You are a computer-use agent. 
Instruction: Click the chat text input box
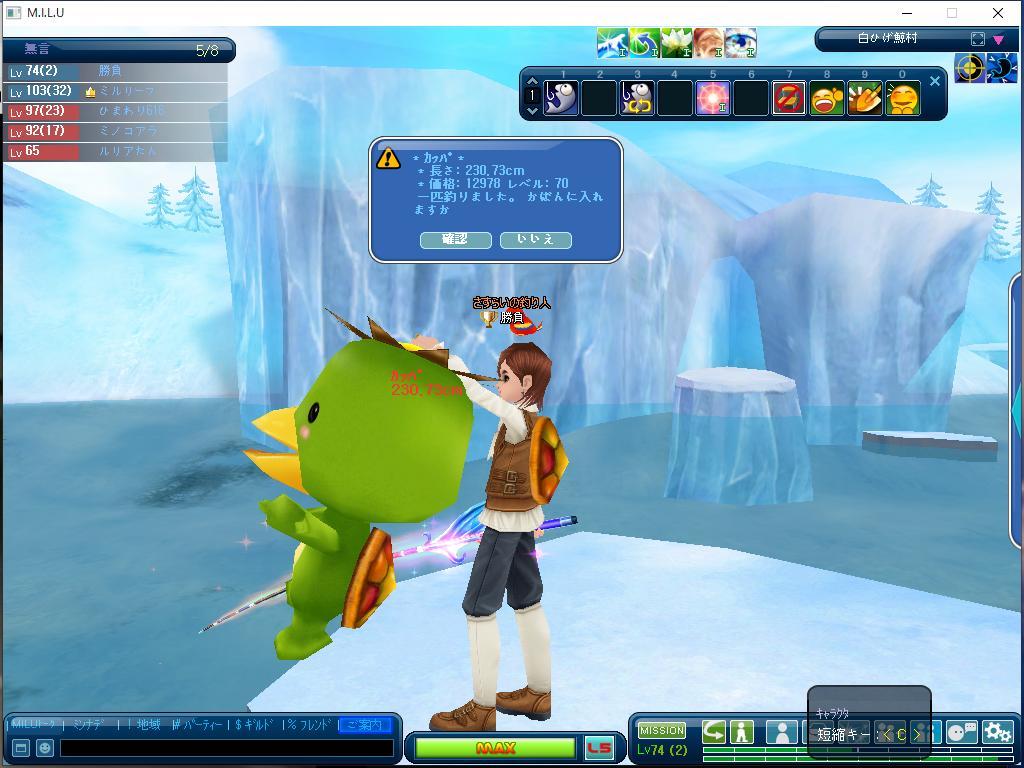point(227,748)
